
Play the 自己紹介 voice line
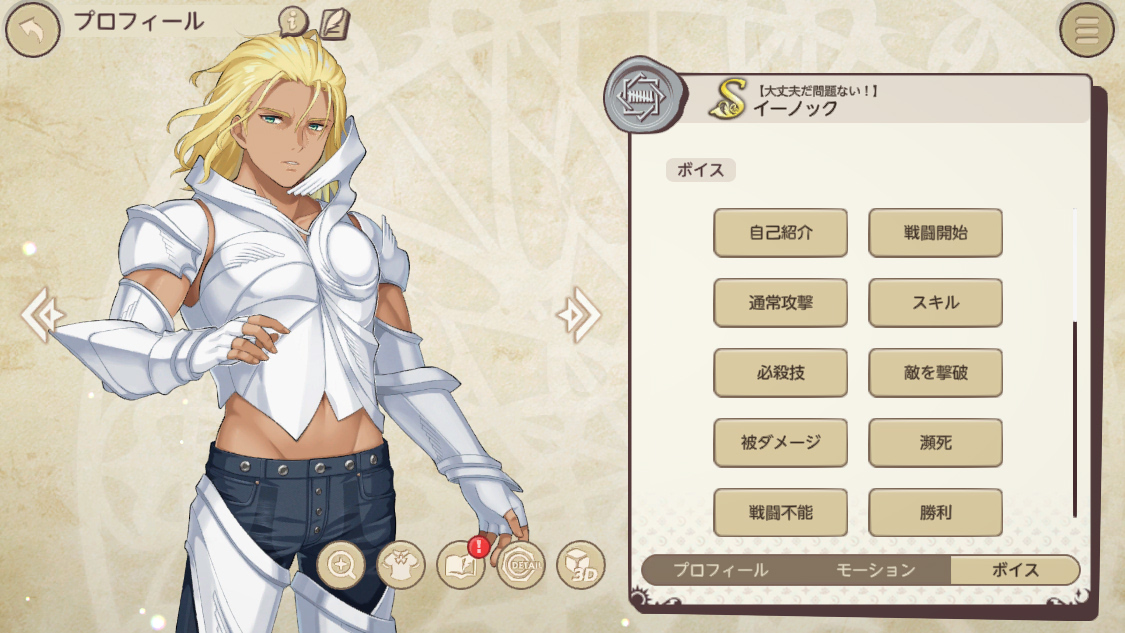(x=780, y=233)
